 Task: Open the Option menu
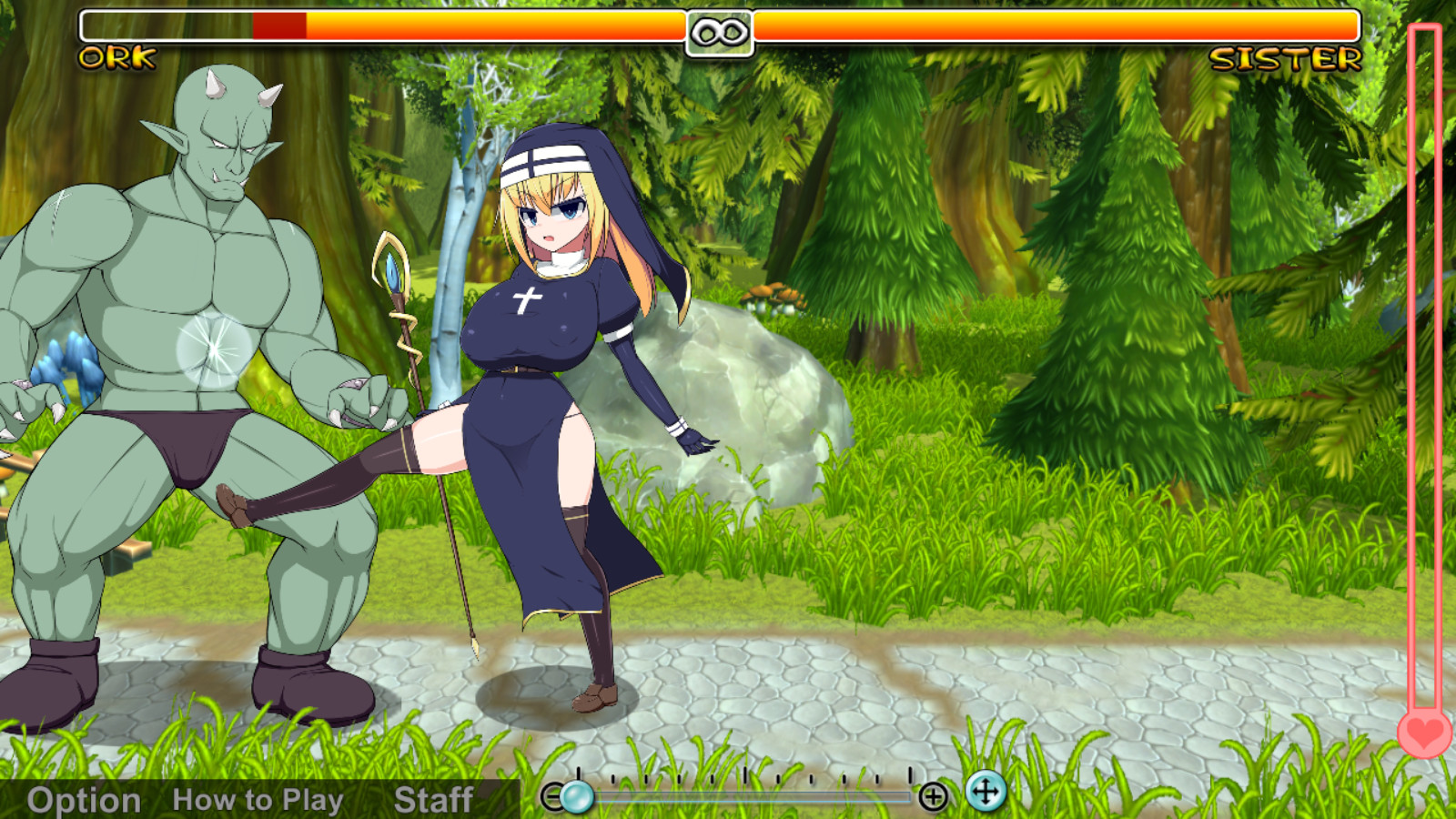82,800
